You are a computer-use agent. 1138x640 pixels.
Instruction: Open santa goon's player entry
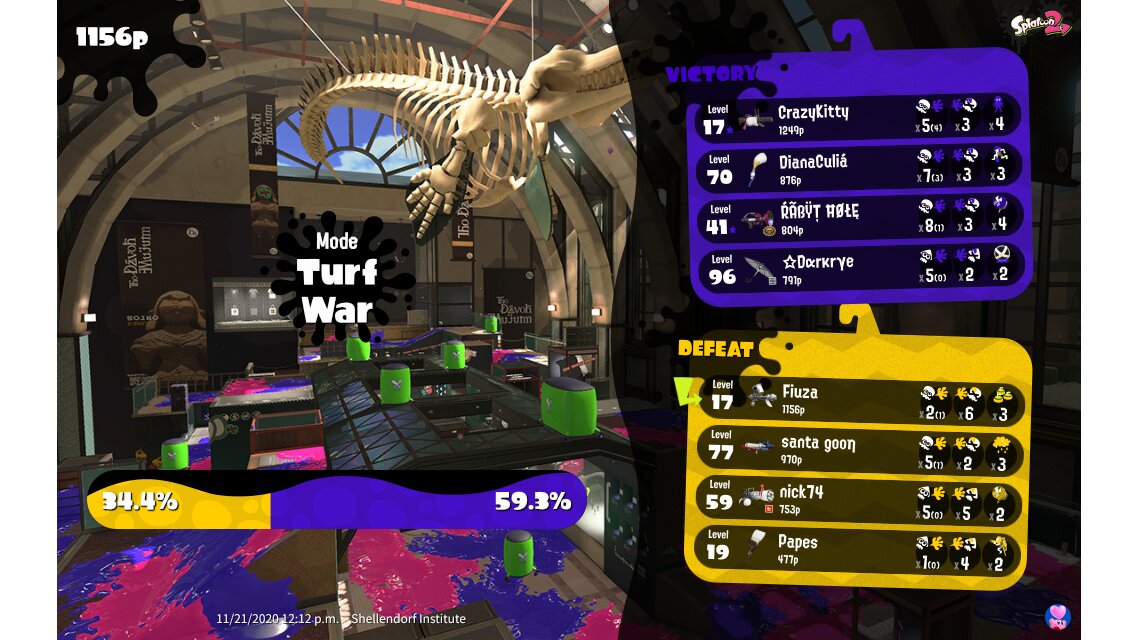(858, 449)
